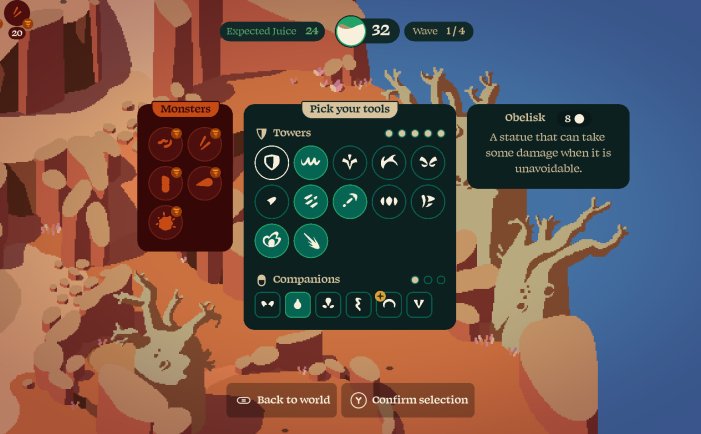Select the Obelisk shield tower
701x434 pixels.
(x=272, y=162)
